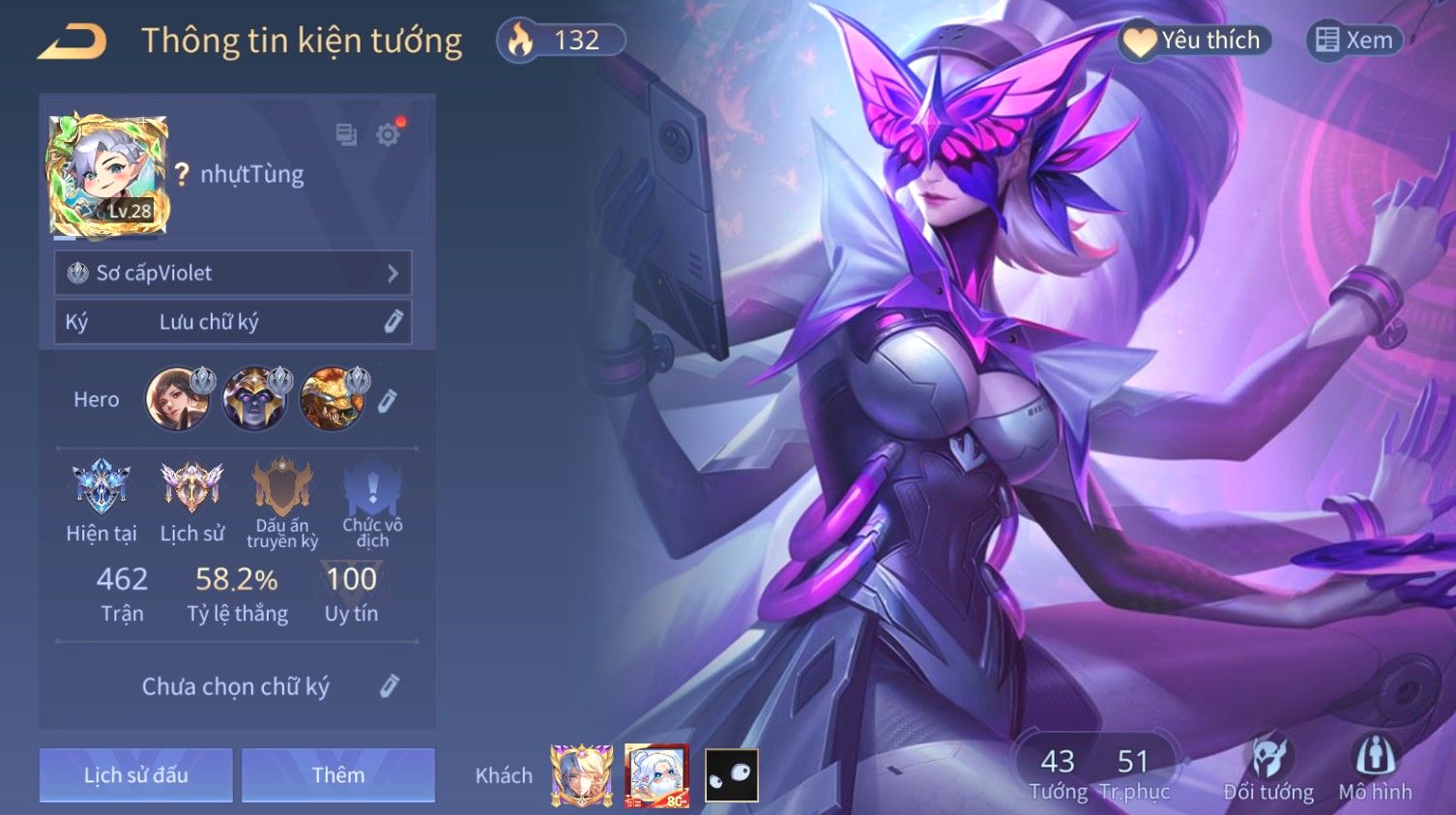The height and width of the screenshot is (815, 1456).
Task: Switch to Mô hình model view
Action: click(x=1375, y=771)
